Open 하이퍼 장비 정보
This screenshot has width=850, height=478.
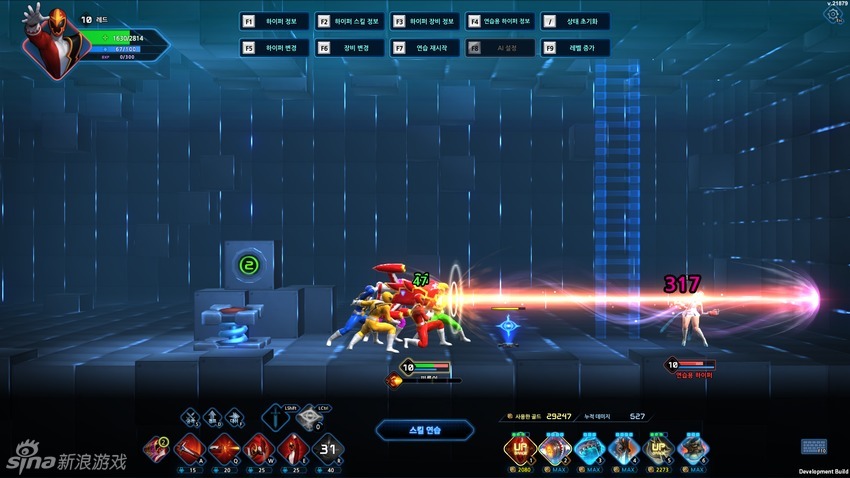coord(425,21)
